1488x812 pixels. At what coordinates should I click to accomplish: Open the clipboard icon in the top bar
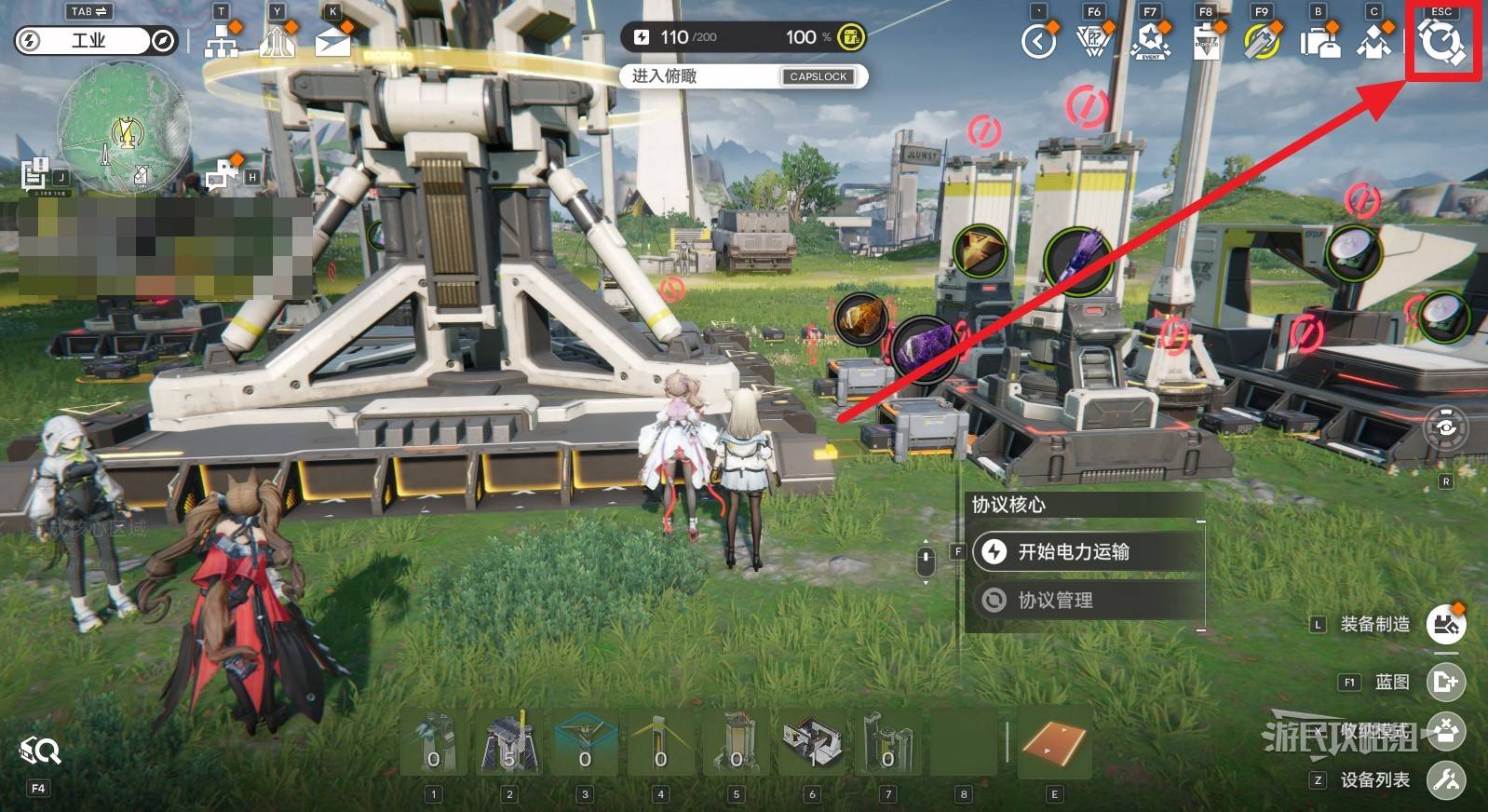point(1206,43)
